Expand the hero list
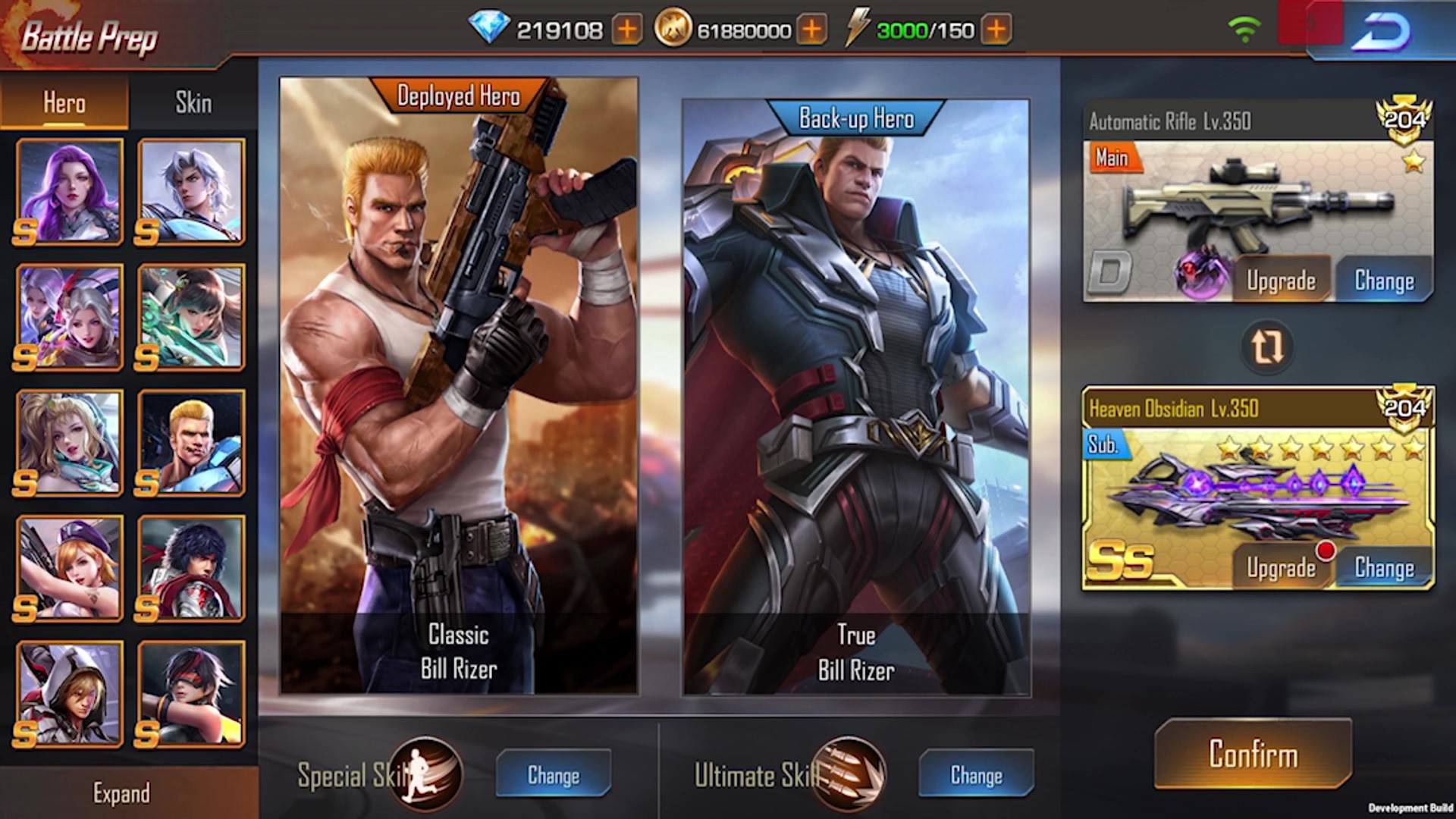Image resolution: width=1456 pixels, height=819 pixels. click(x=121, y=793)
